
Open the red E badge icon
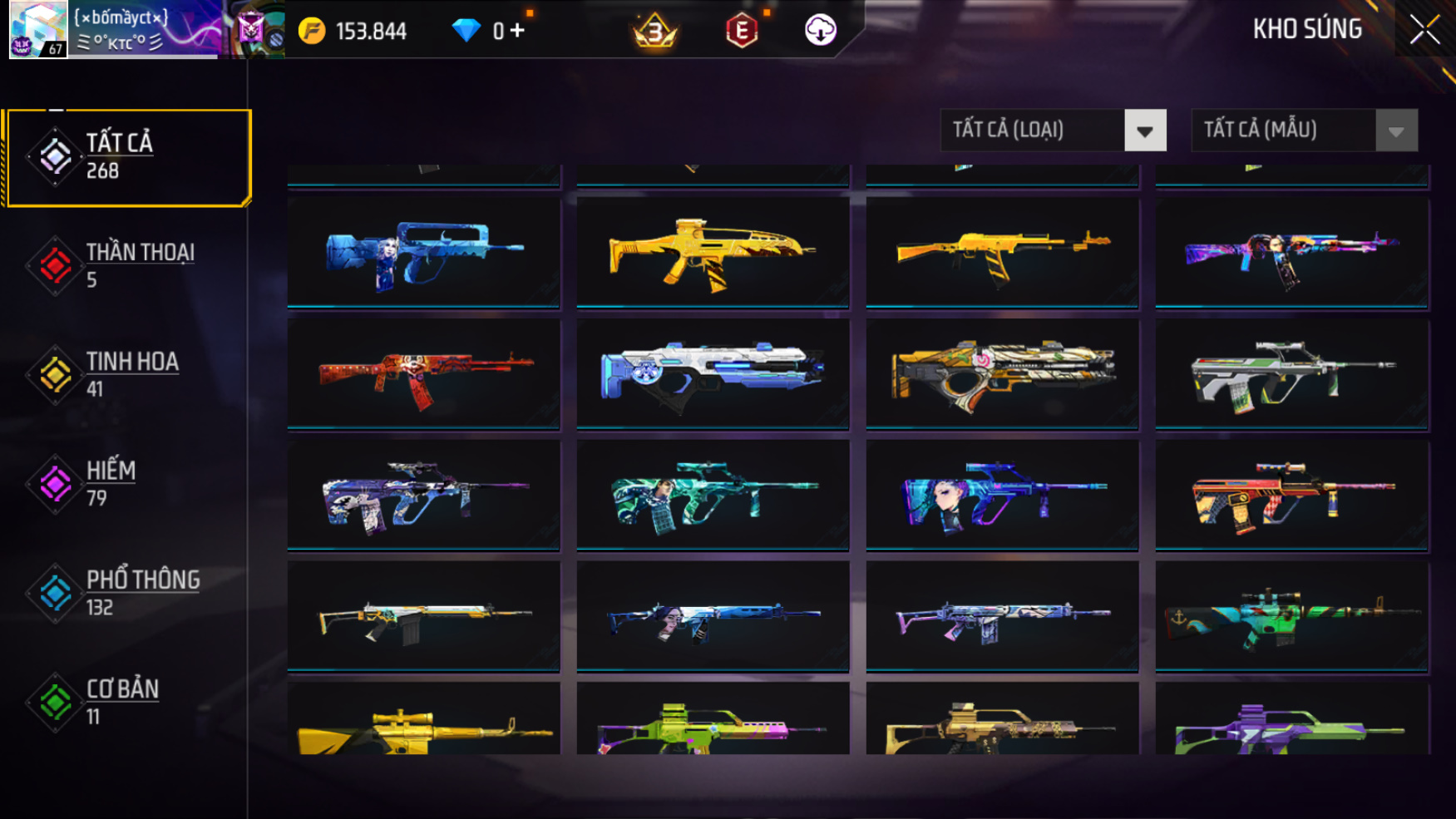[741, 32]
